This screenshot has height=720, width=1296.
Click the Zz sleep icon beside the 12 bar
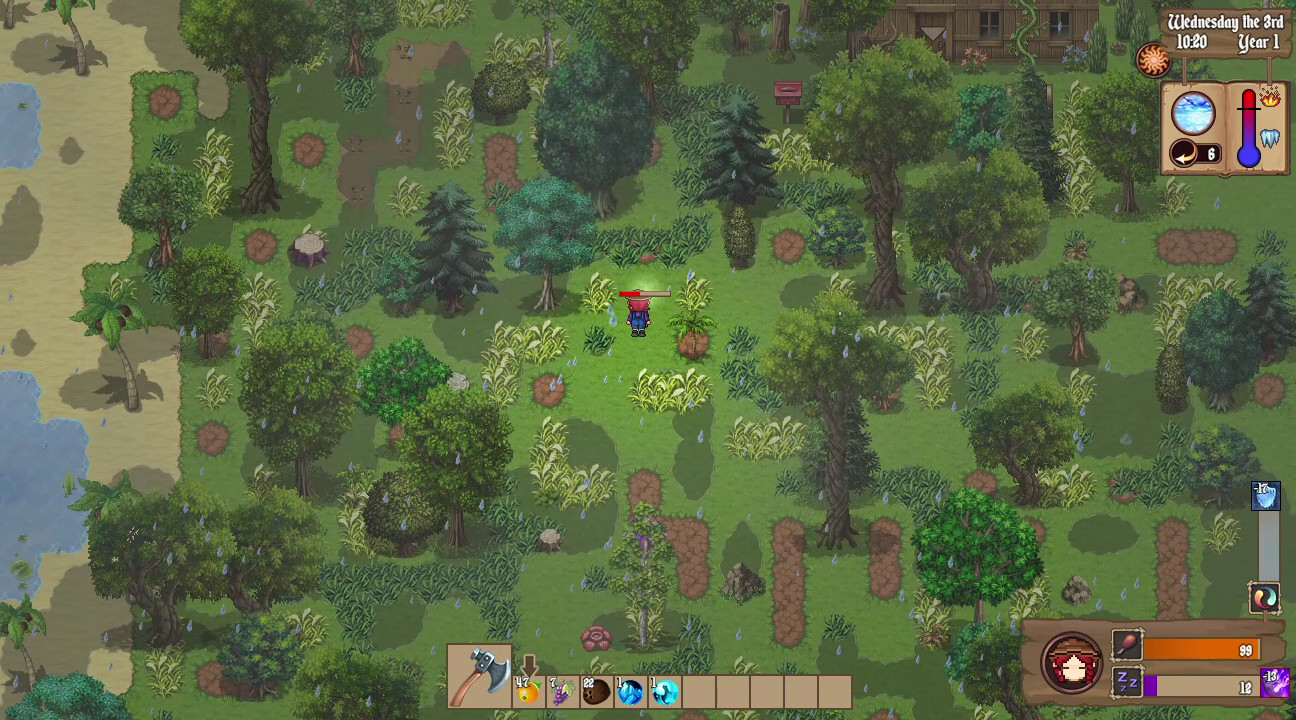pyautogui.click(x=1126, y=683)
